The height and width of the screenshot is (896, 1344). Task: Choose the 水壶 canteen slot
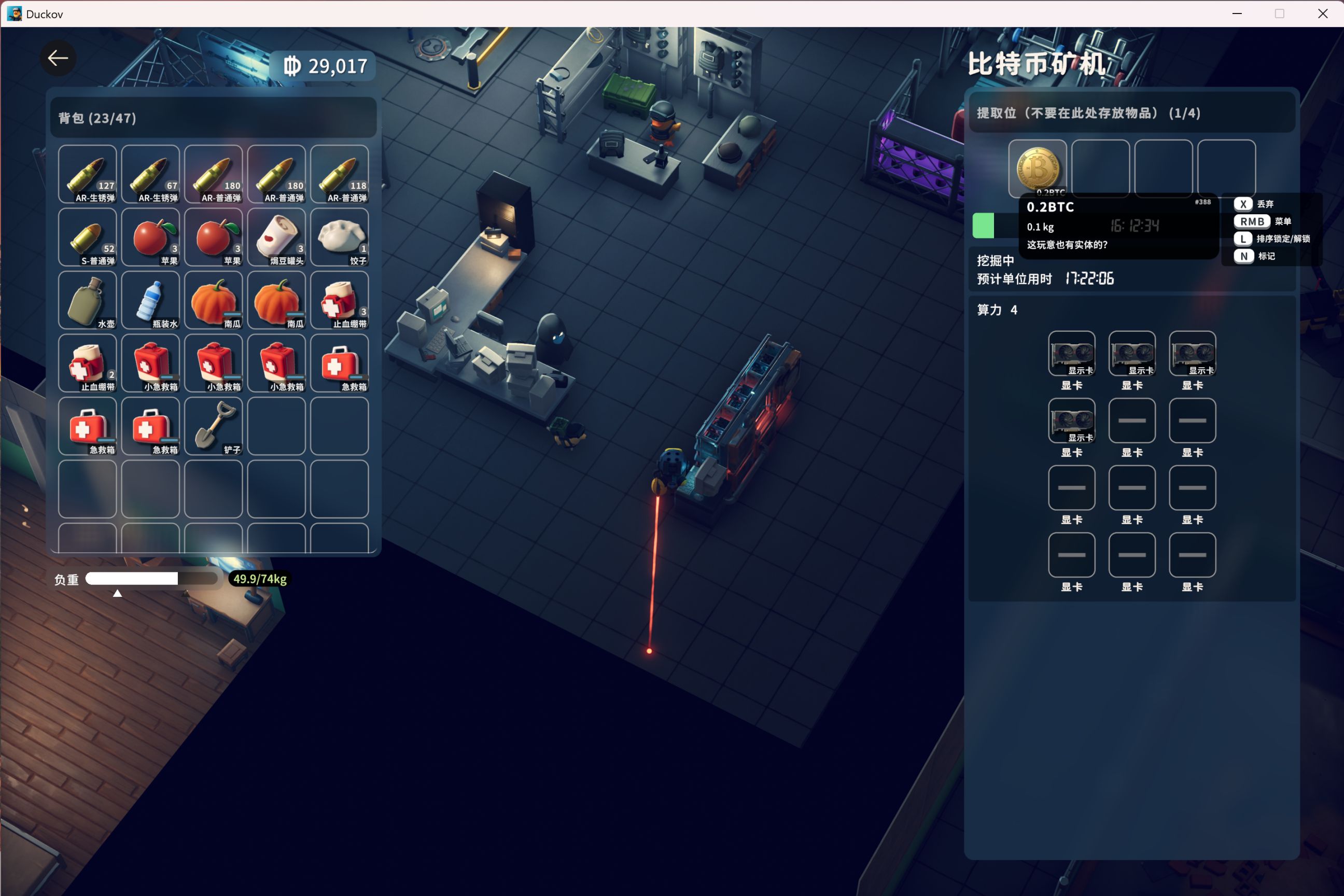(x=88, y=299)
